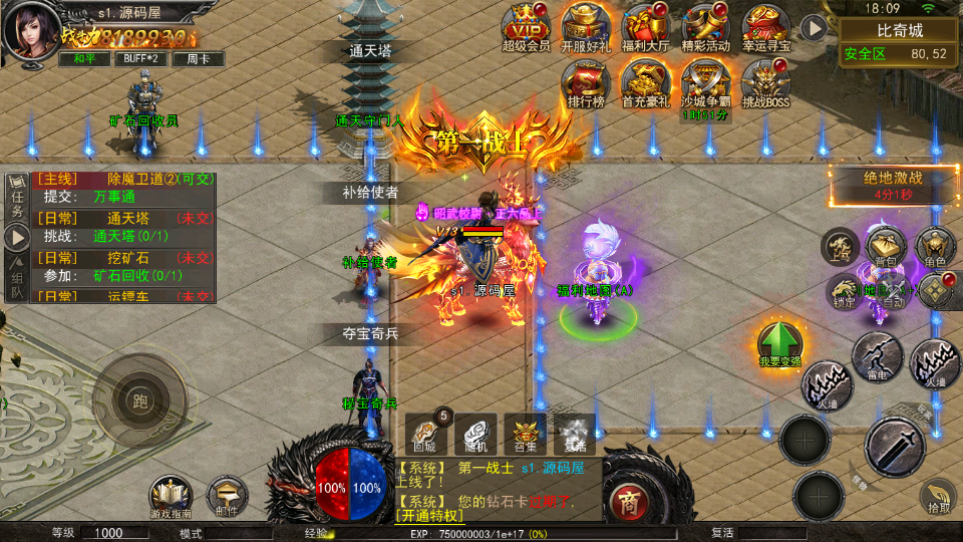The height and width of the screenshot is (542, 963).
Task: Open the 背包 backpack icon
Action: (885, 246)
